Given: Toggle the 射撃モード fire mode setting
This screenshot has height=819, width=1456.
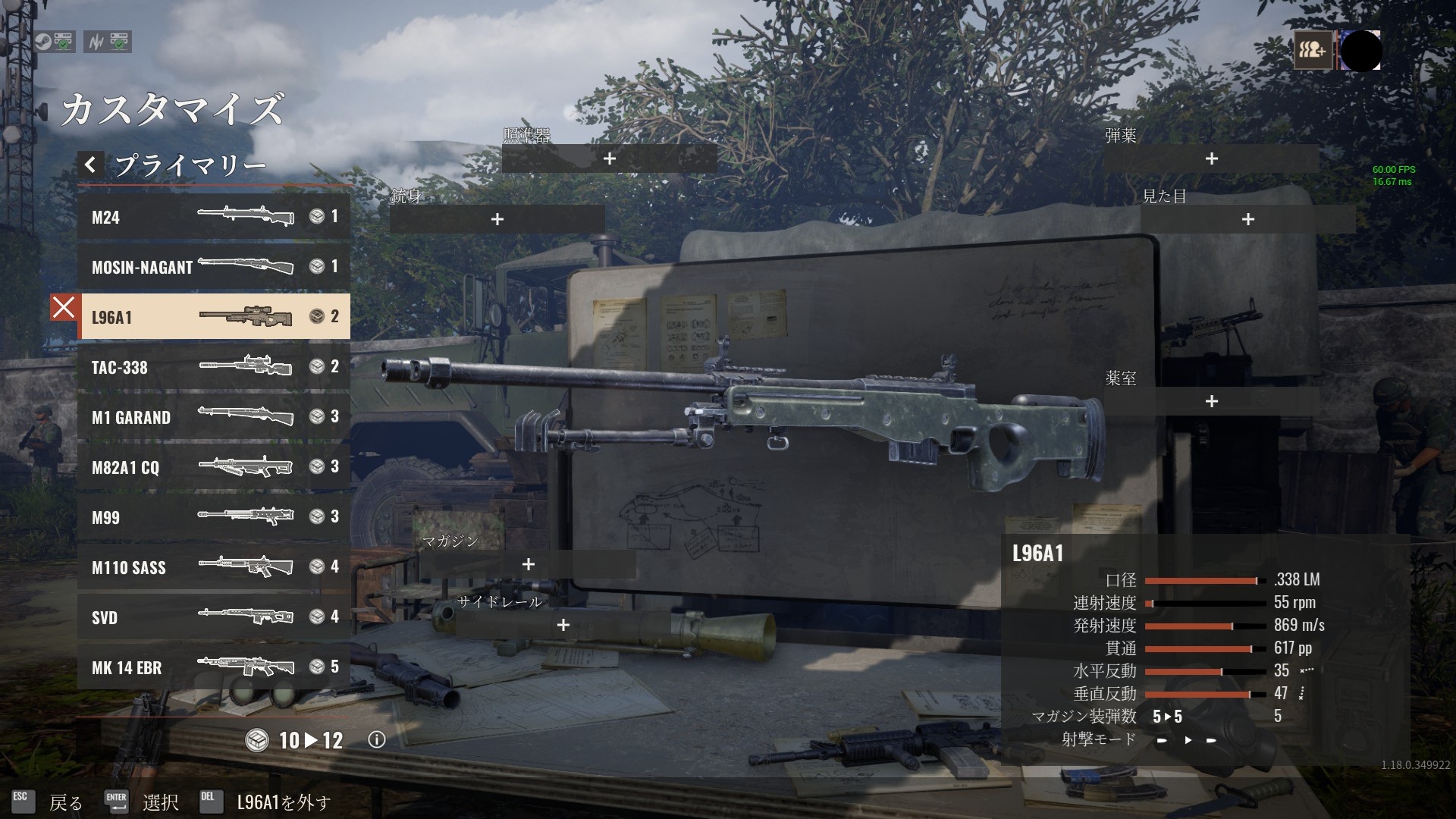Looking at the screenshot, I should (1187, 739).
